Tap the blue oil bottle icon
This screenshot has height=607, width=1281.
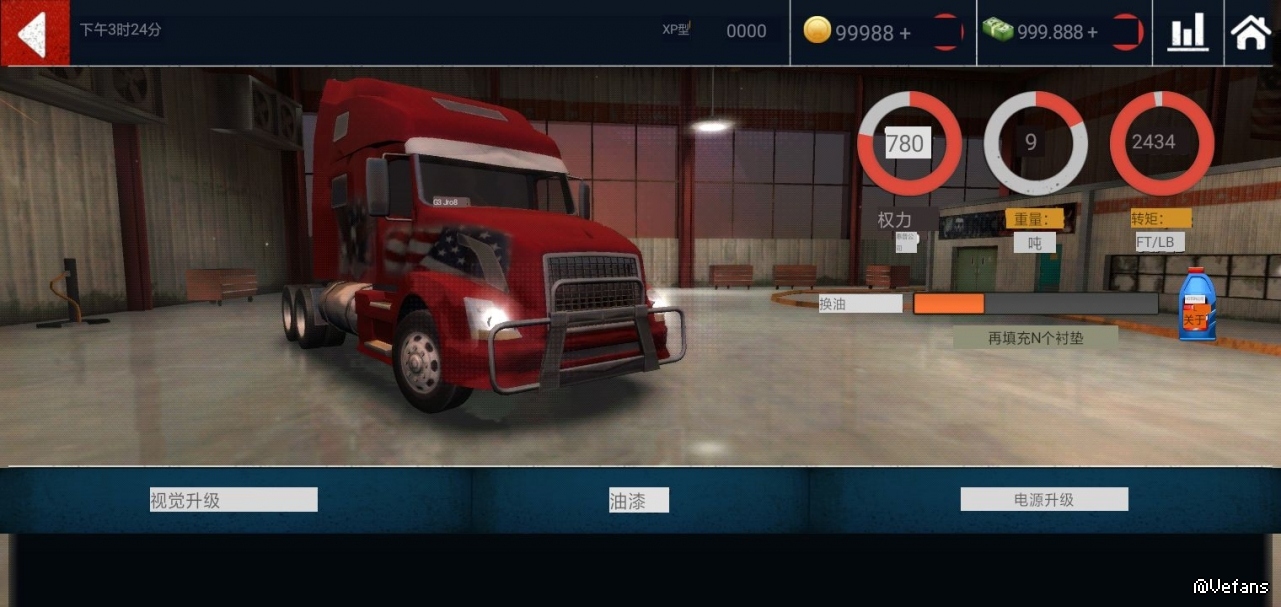(x=1196, y=305)
